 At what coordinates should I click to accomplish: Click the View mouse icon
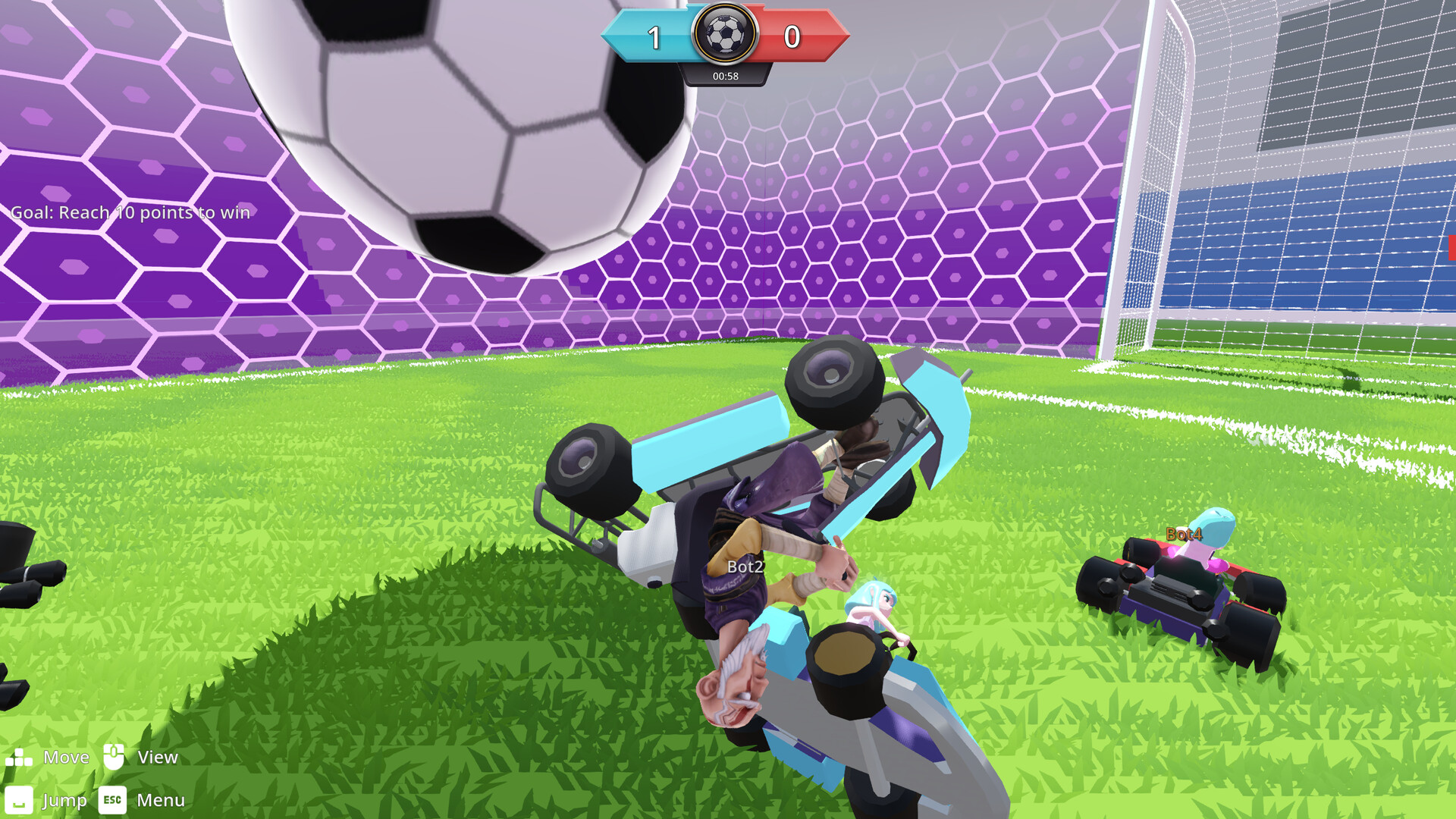point(115,756)
